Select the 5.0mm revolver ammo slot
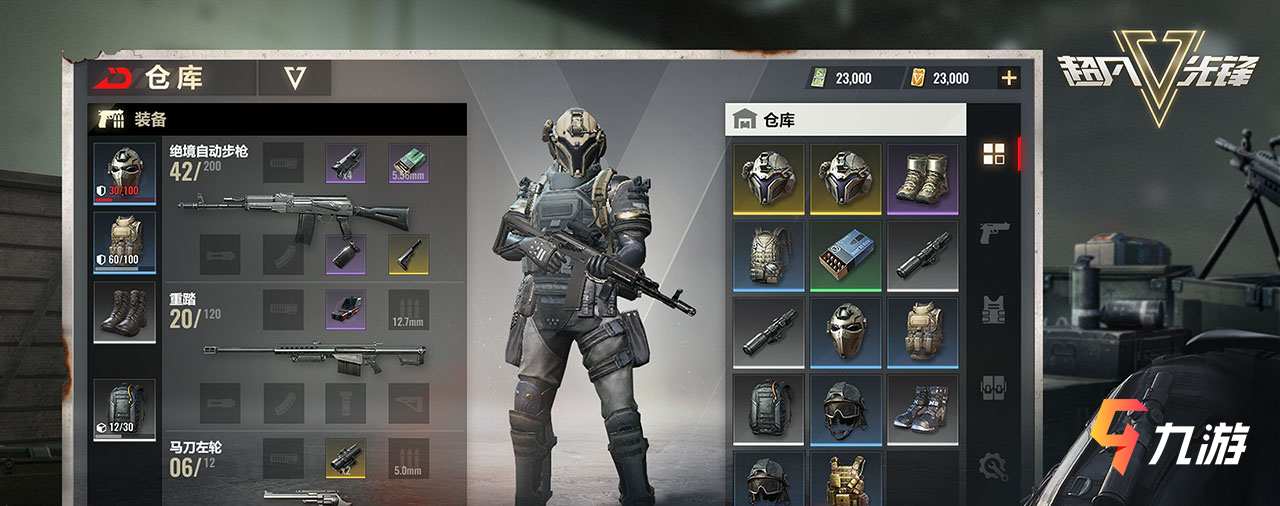This screenshot has width=1280, height=506. pyautogui.click(x=408, y=458)
